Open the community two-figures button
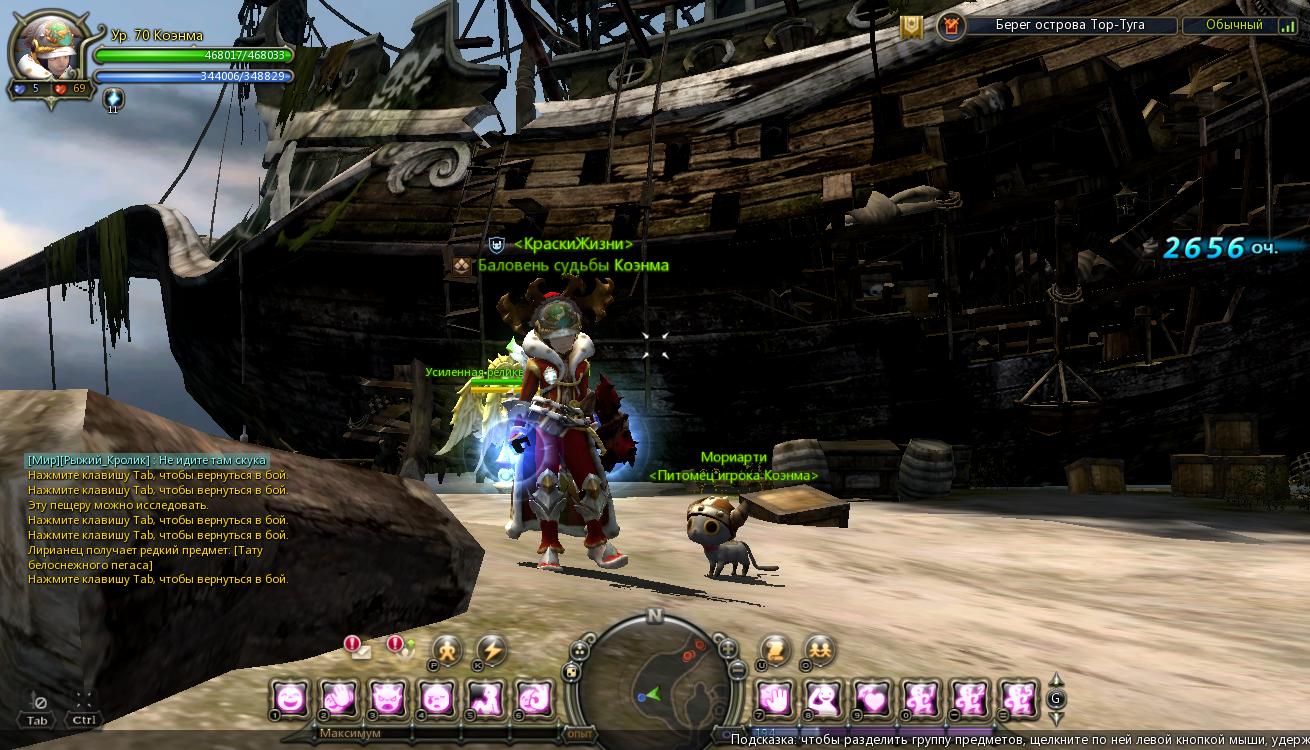This screenshot has width=1310, height=750. (x=819, y=650)
